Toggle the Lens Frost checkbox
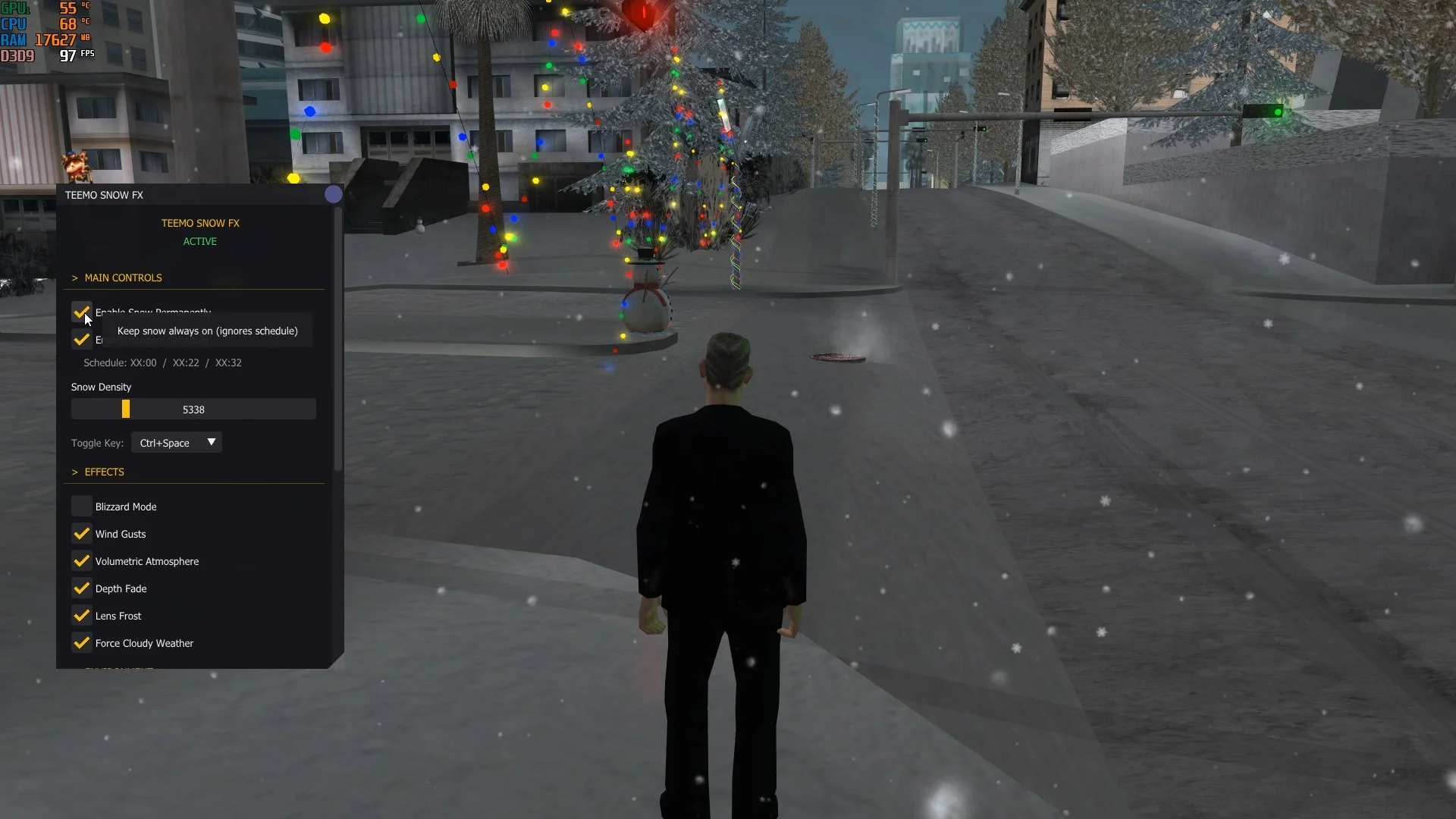1456x819 pixels. 81,616
